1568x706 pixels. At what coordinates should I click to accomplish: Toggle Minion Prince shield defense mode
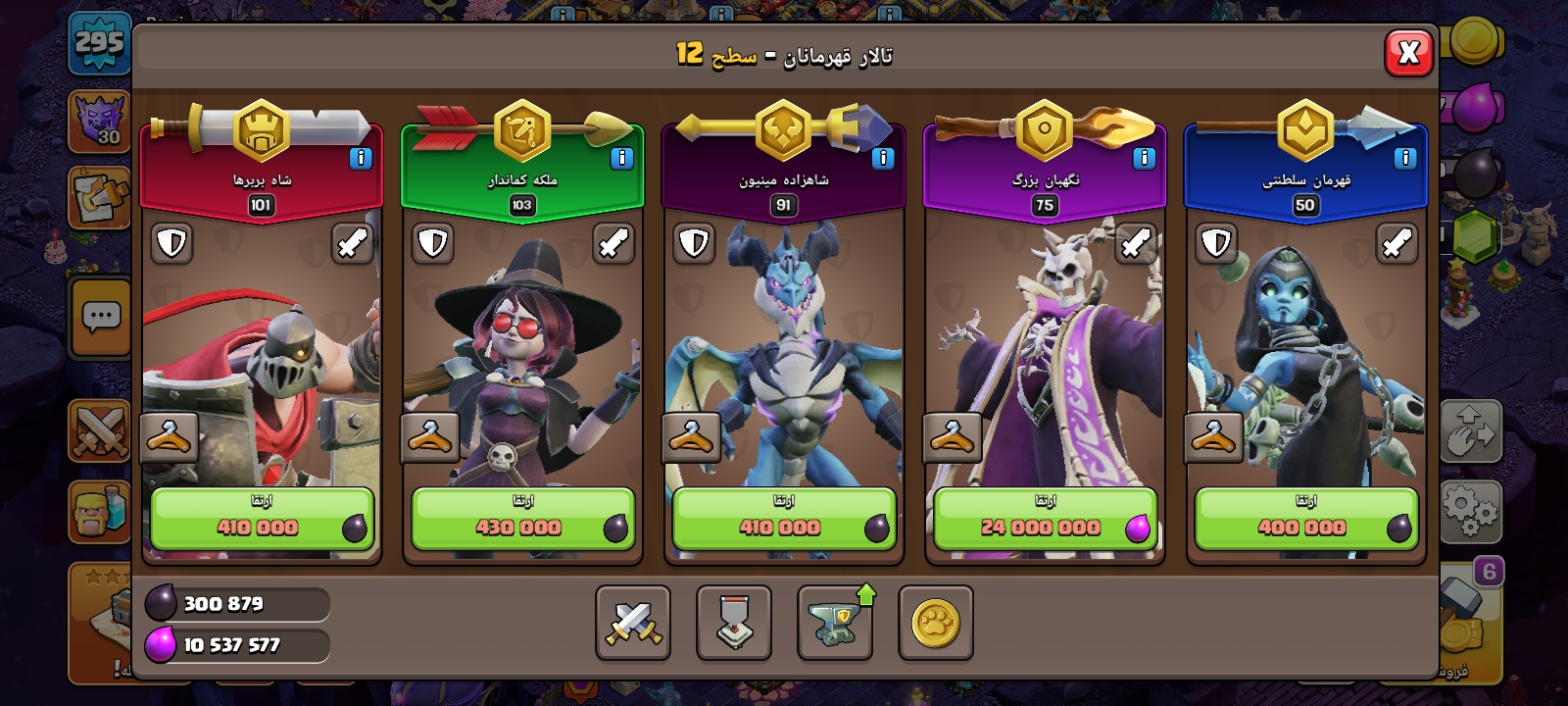click(694, 243)
